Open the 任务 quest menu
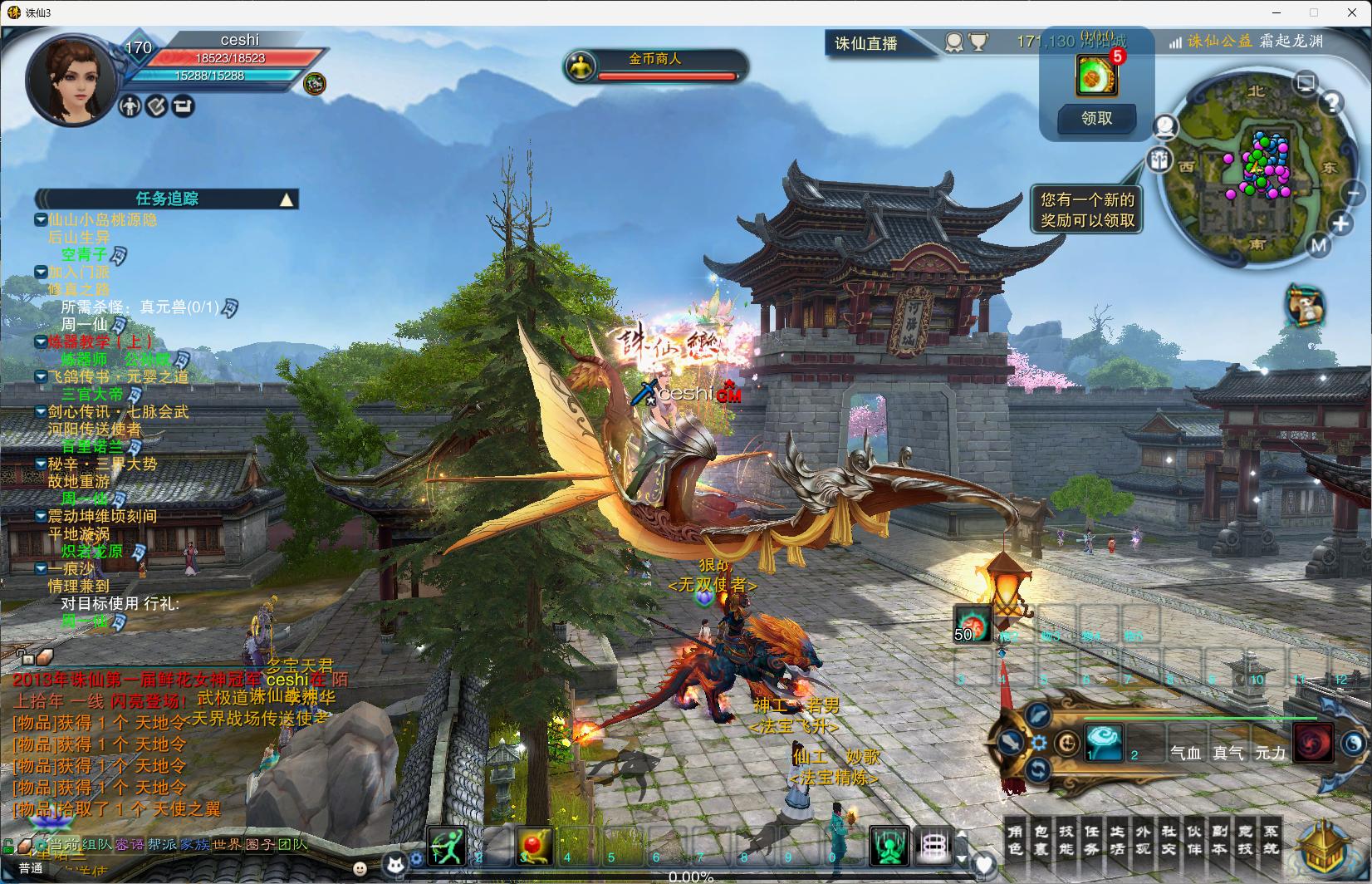Screen dimensions: 1372x884 [1092, 840]
